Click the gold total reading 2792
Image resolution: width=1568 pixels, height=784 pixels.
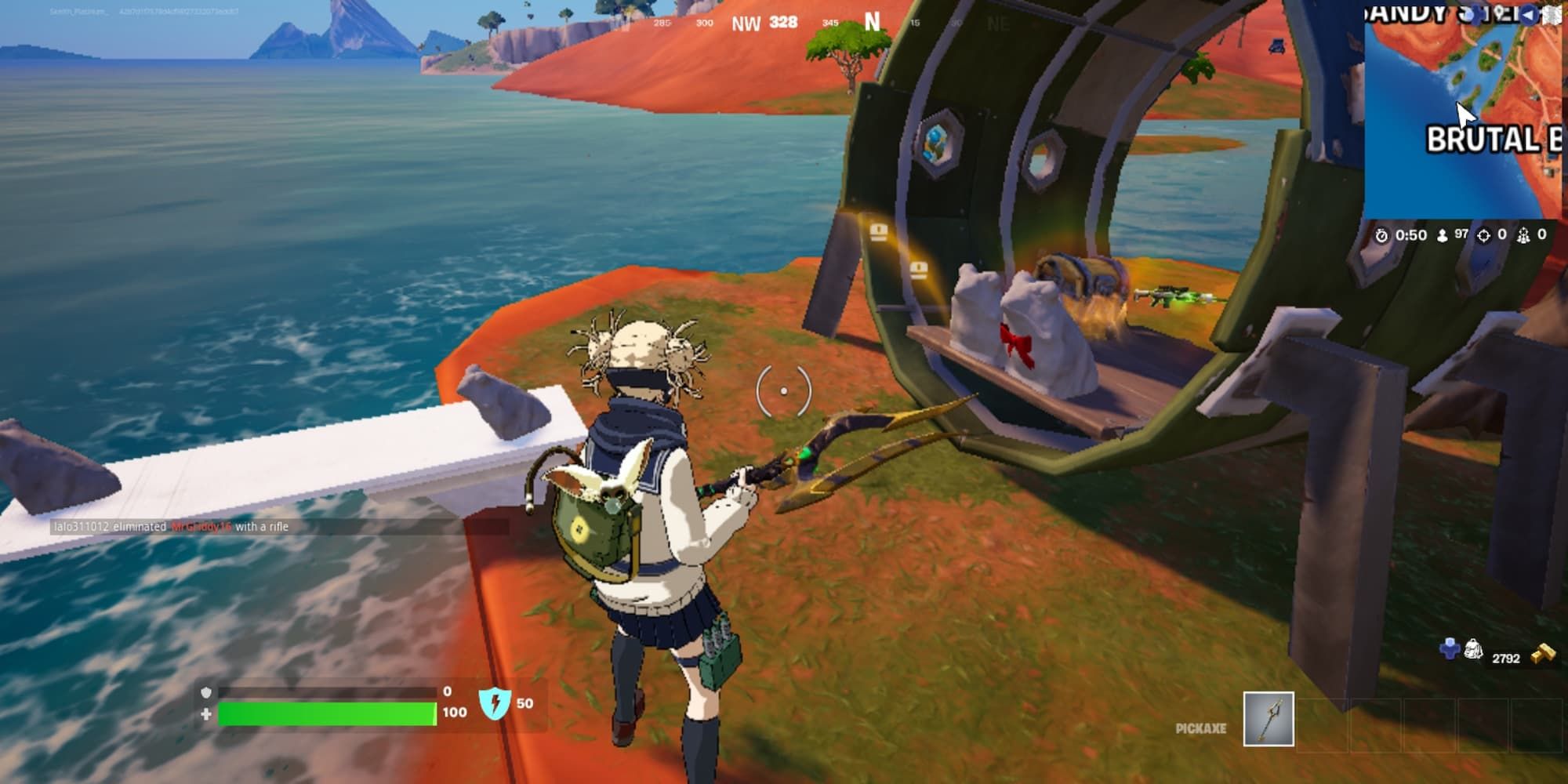[x=1505, y=657]
